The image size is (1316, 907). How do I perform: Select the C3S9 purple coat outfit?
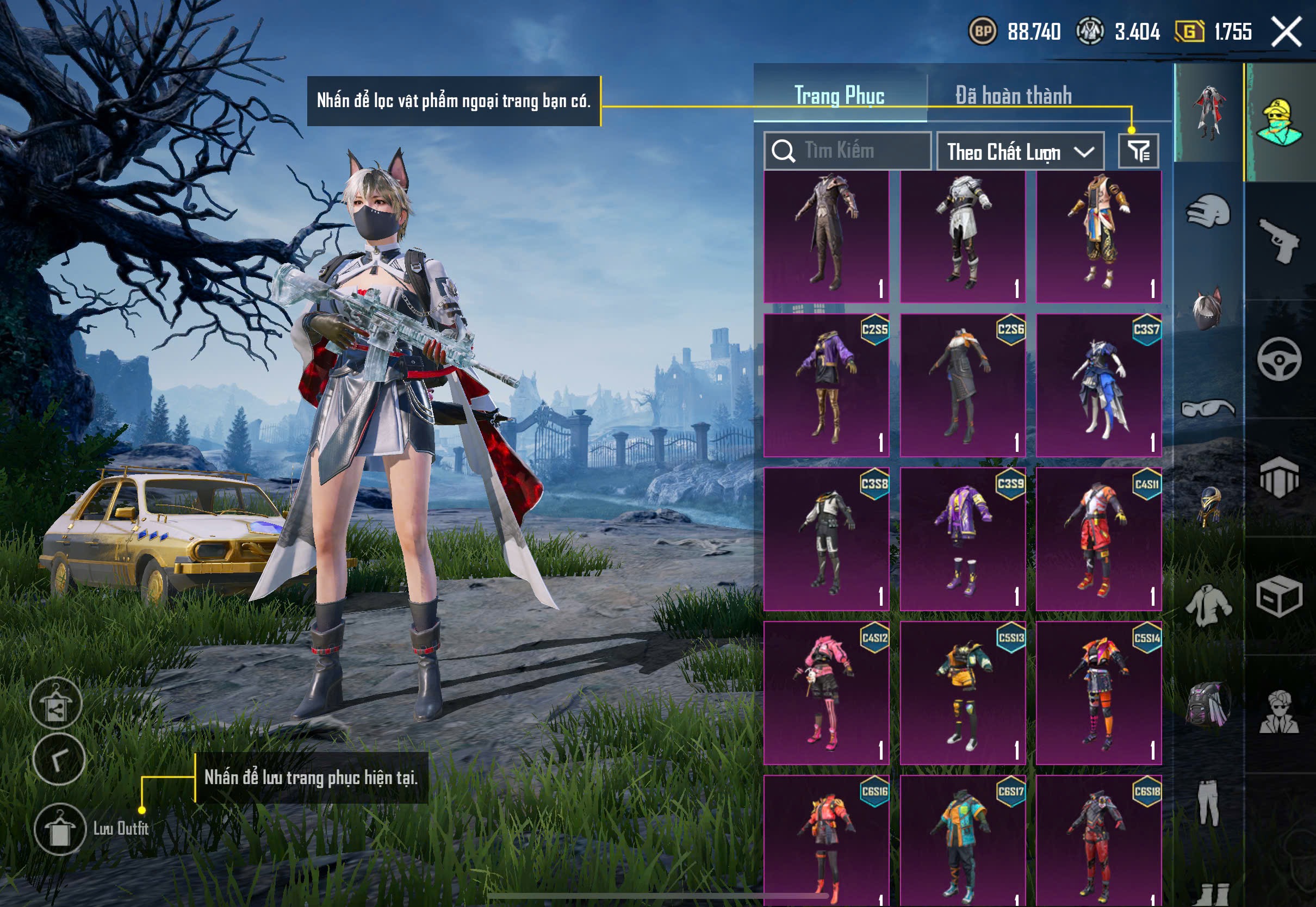click(963, 539)
